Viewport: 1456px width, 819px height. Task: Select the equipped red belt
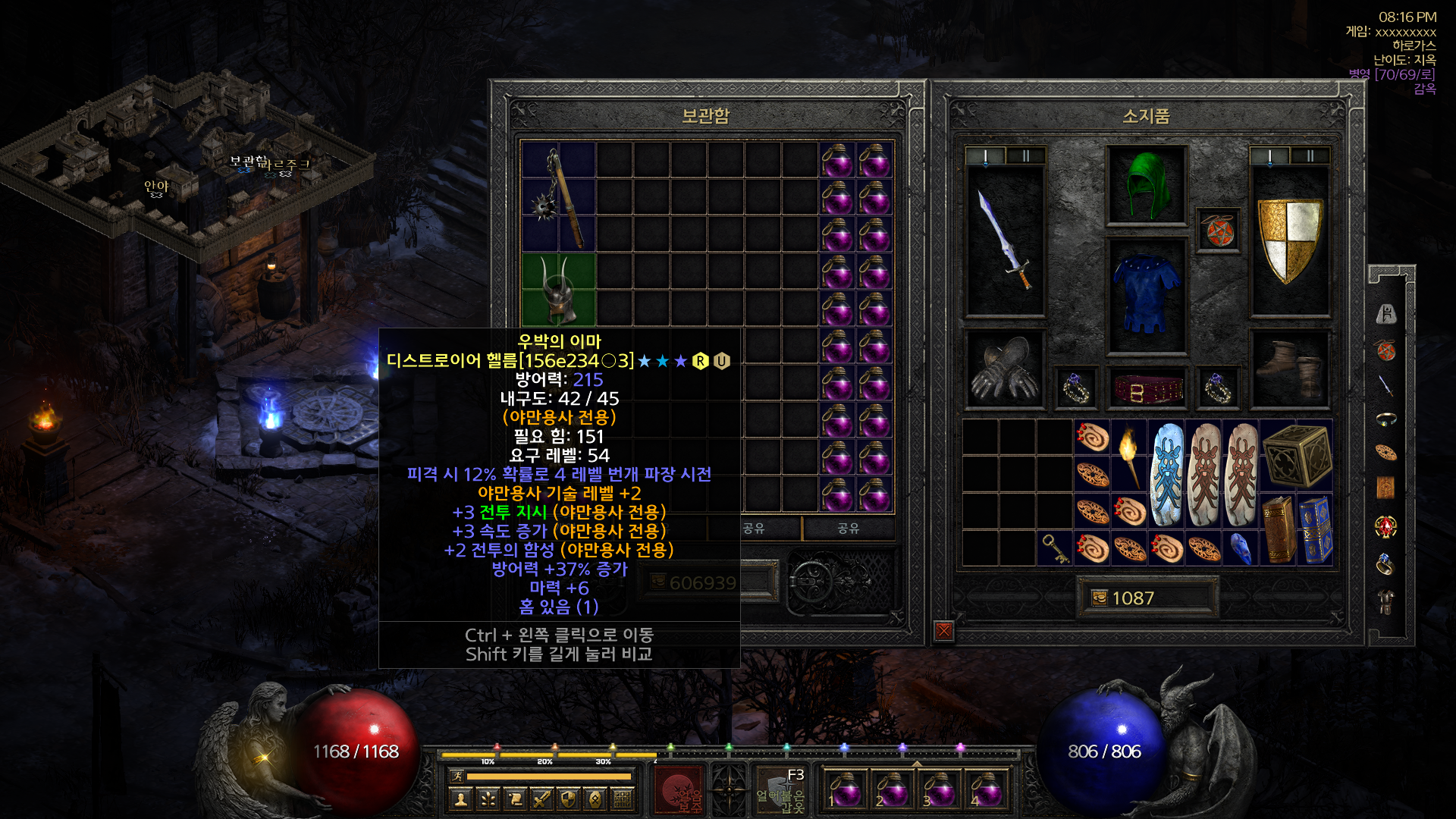pyautogui.click(x=1147, y=389)
